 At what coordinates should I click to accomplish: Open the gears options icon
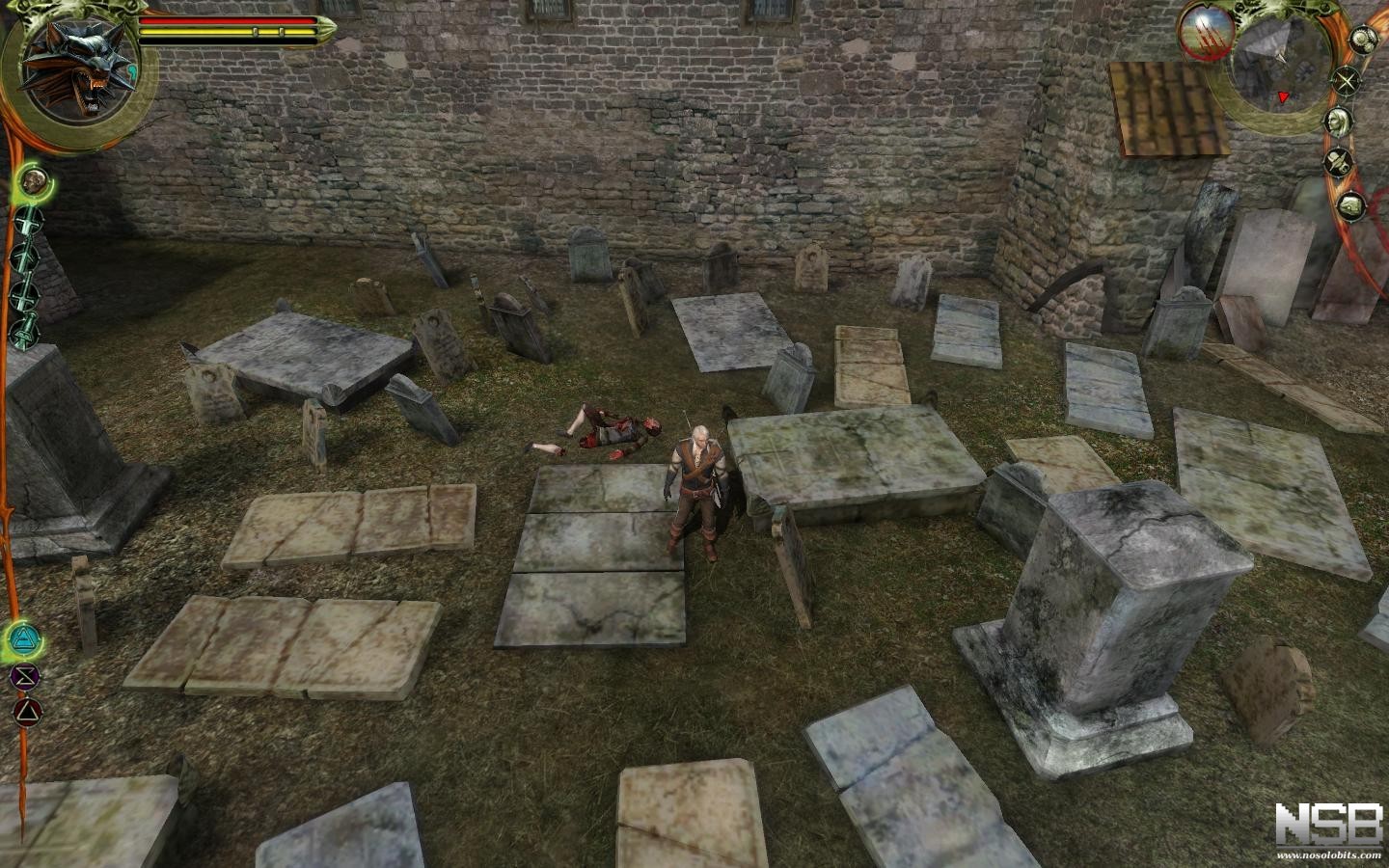click(x=1361, y=39)
